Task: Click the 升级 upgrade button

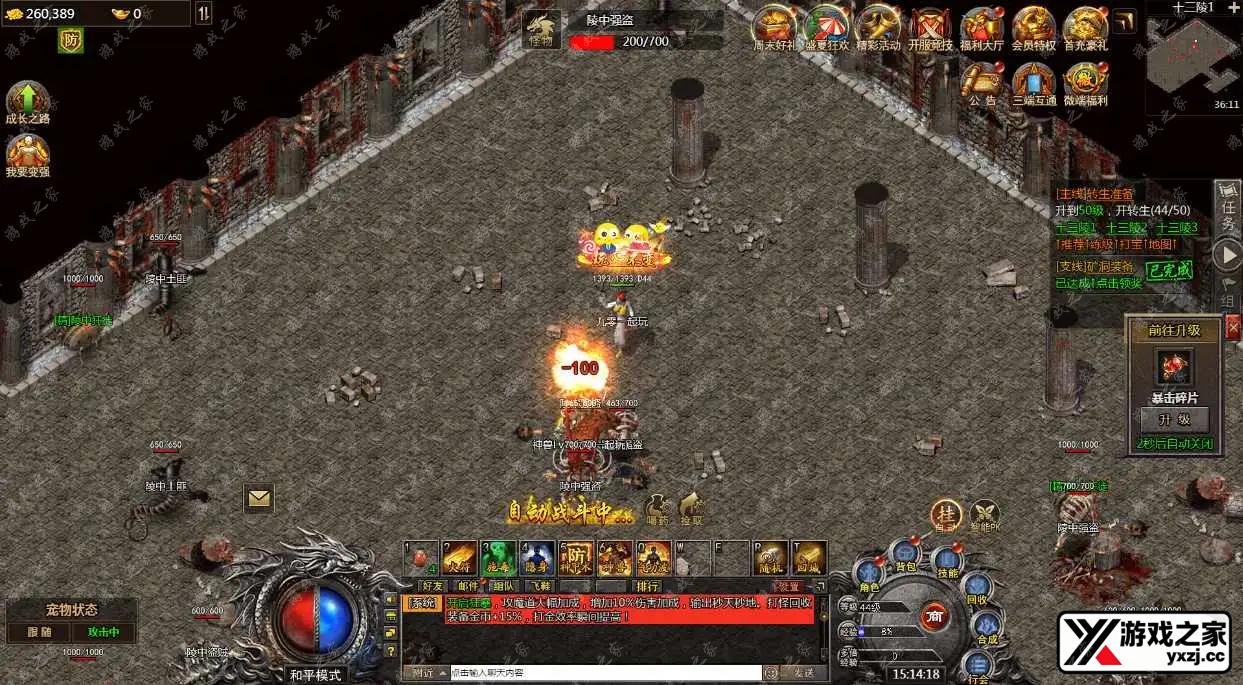Action: [1175, 419]
